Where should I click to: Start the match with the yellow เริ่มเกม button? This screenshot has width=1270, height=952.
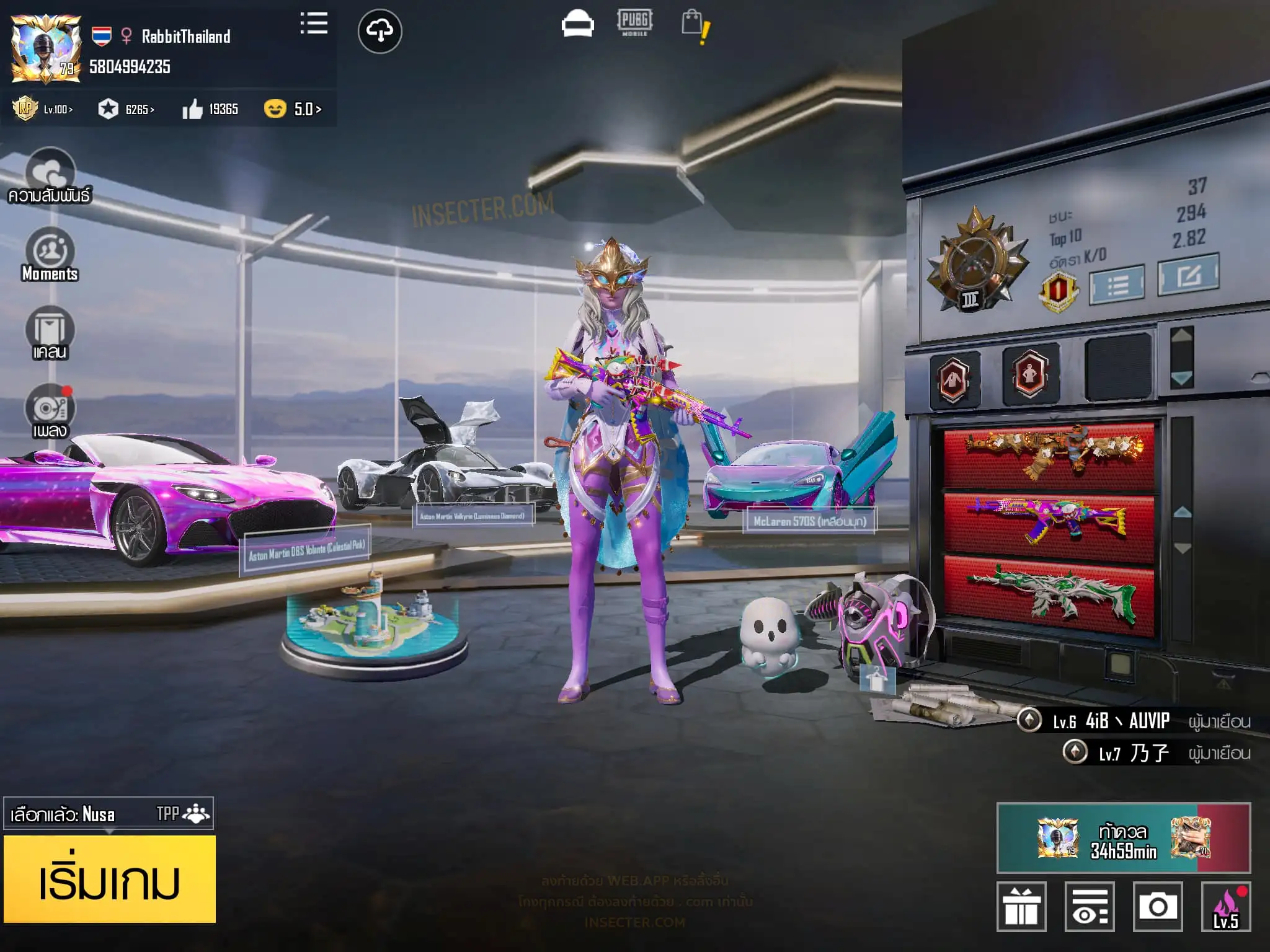tap(110, 879)
